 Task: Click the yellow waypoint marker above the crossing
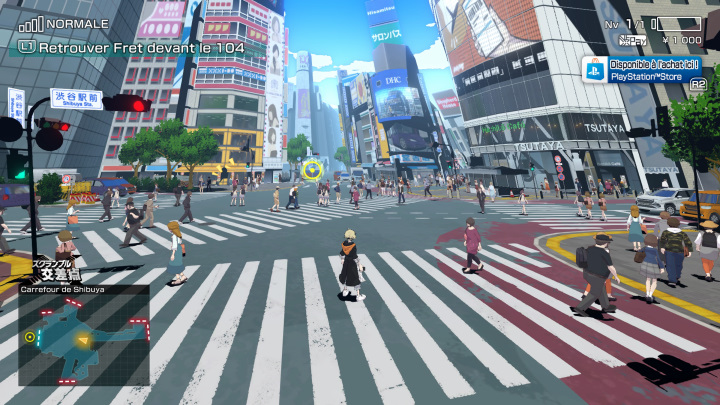[x=312, y=169]
